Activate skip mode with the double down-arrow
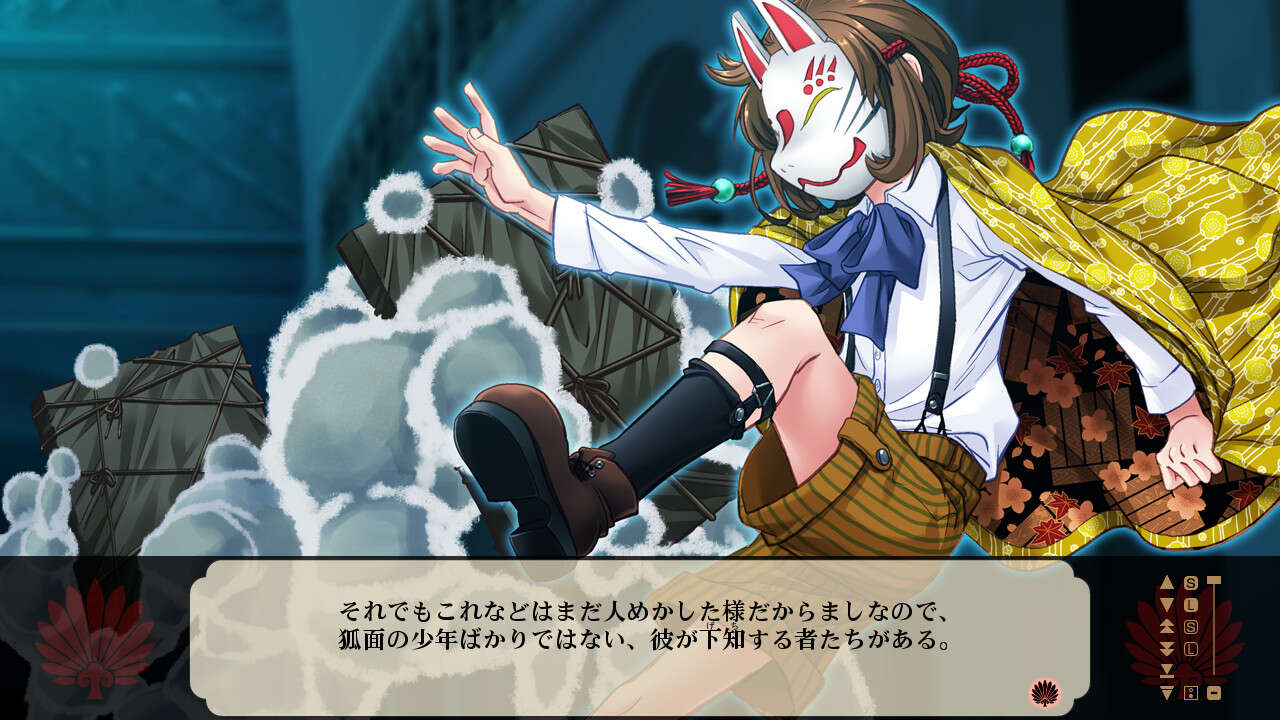This screenshot has width=1280, height=720. pyautogui.click(x=1166, y=646)
